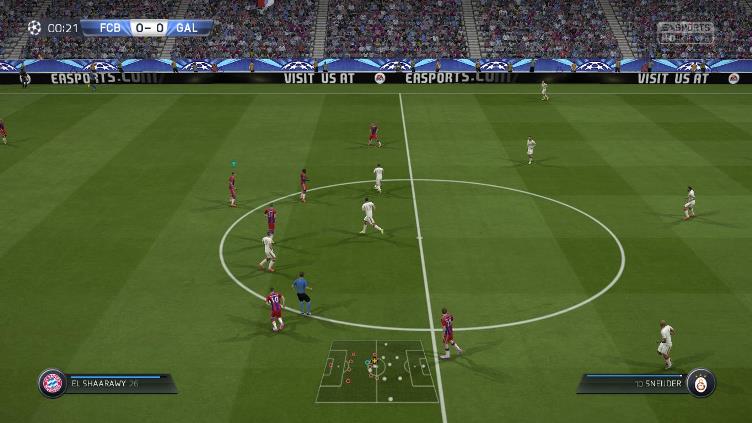Click the EA Sports watermark logo
Image resolution: width=752 pixels, height=423 pixels.
click(x=685, y=32)
